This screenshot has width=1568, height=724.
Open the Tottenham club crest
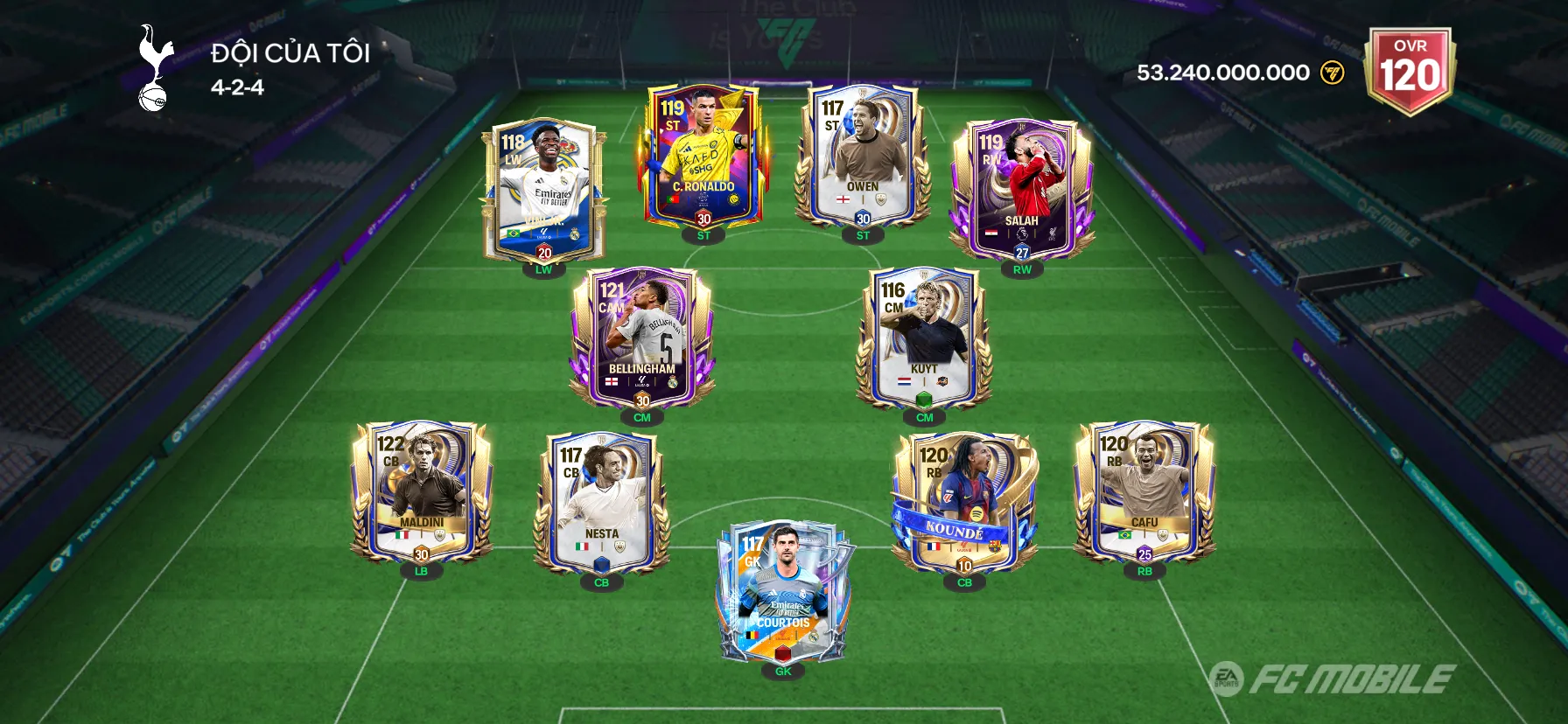tap(155, 68)
